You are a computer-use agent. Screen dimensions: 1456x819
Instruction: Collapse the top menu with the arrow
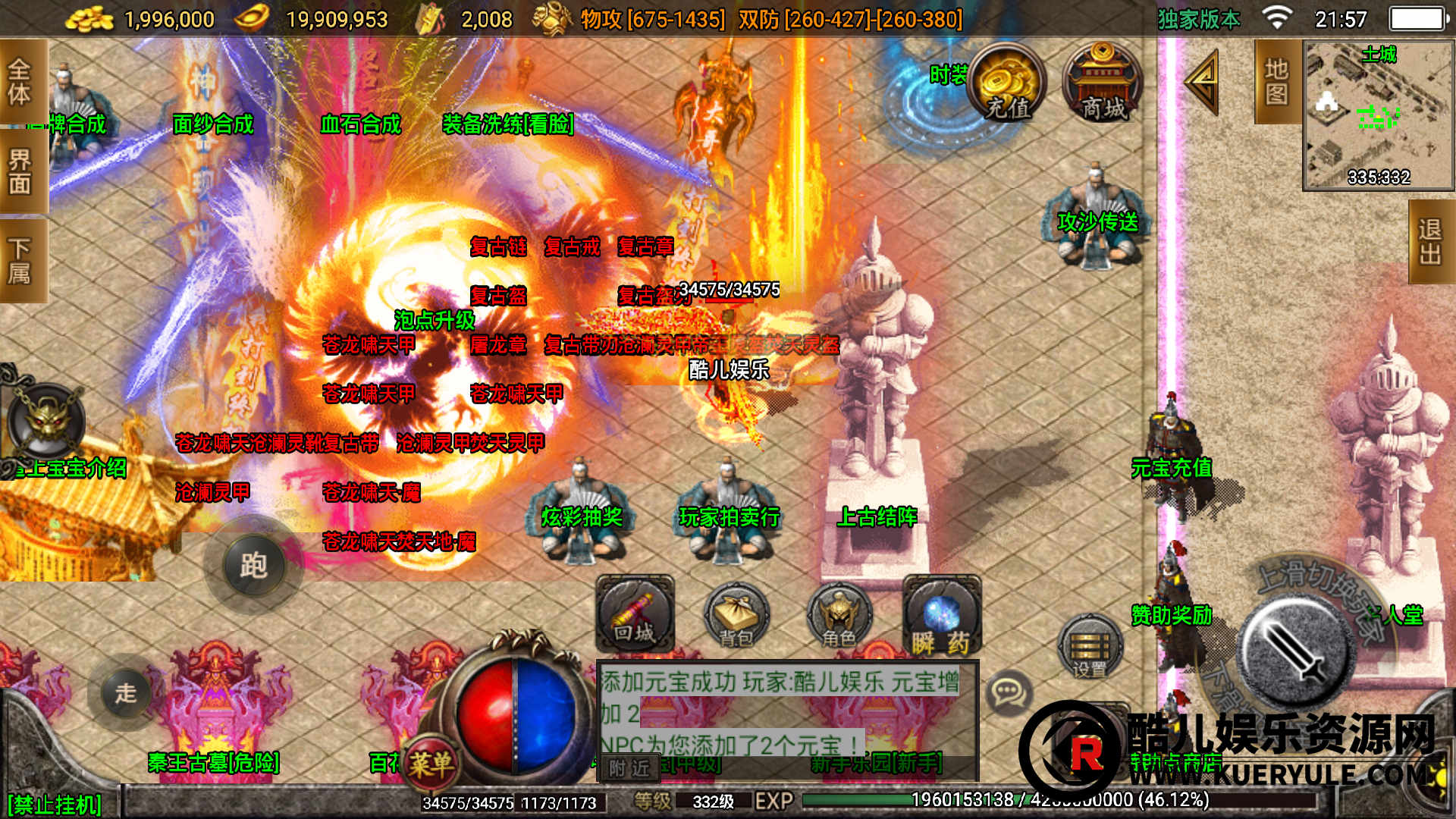(x=1202, y=82)
